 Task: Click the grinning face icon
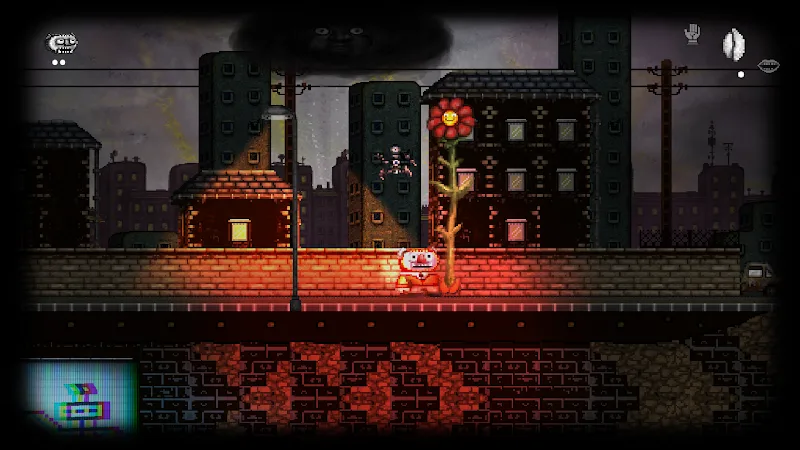[x=61, y=43]
